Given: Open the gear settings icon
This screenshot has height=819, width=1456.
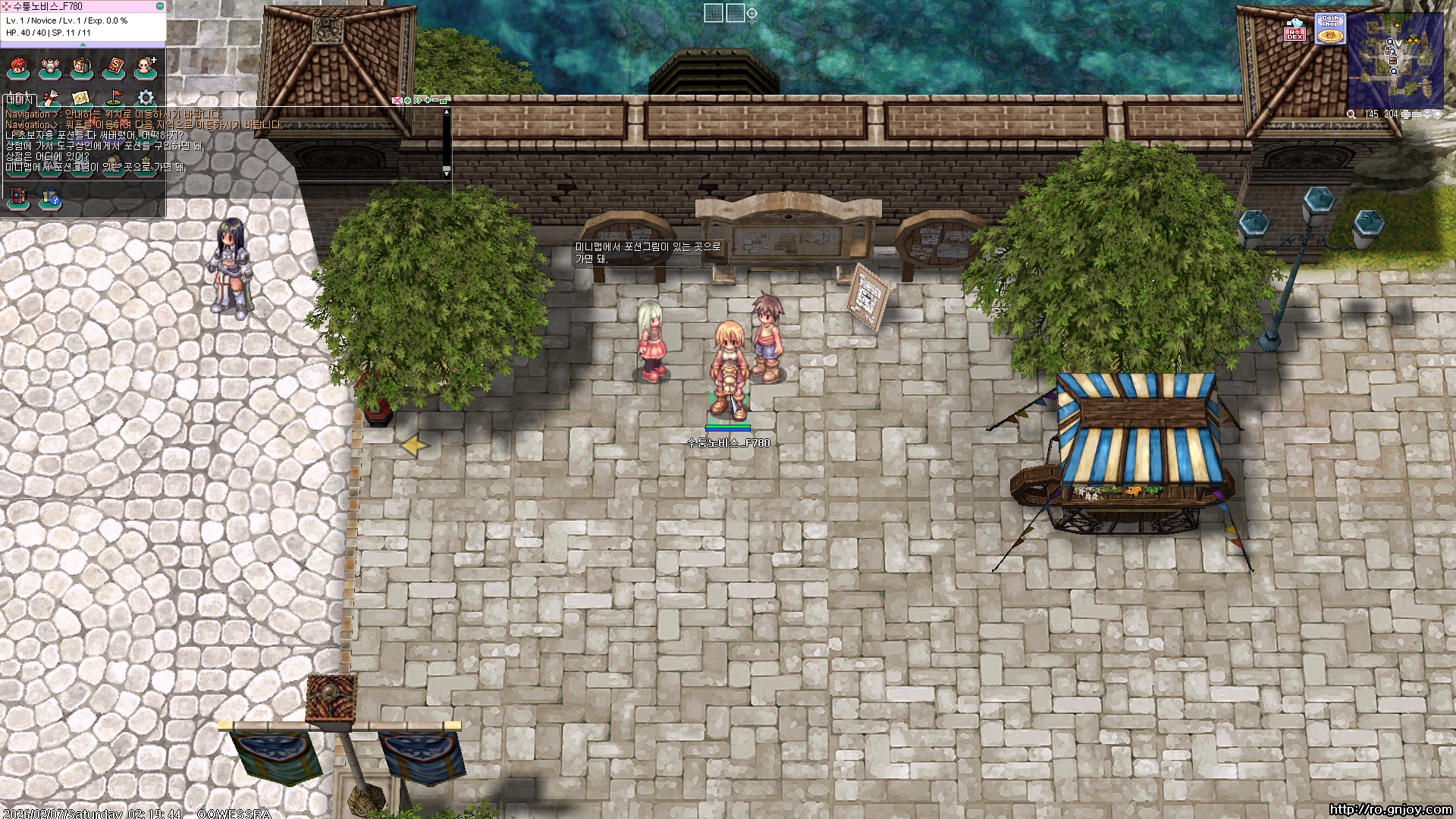Looking at the screenshot, I should click(x=146, y=99).
